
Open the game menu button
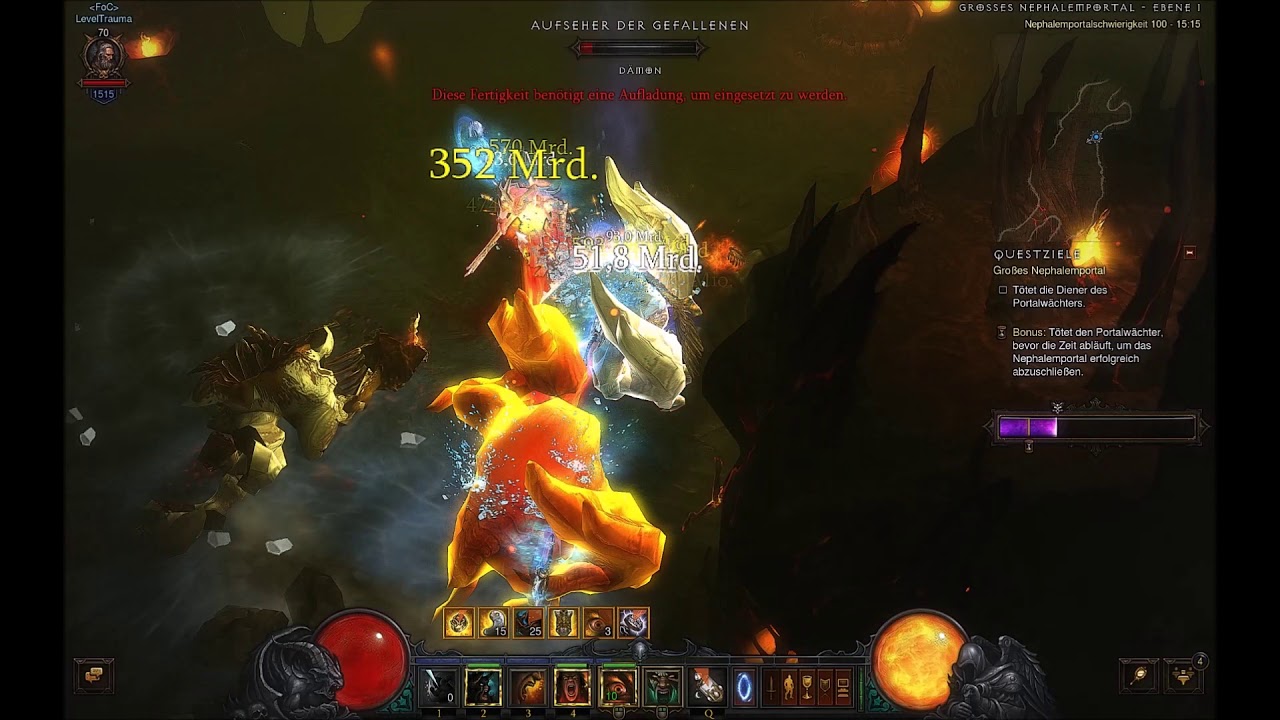pos(843,688)
